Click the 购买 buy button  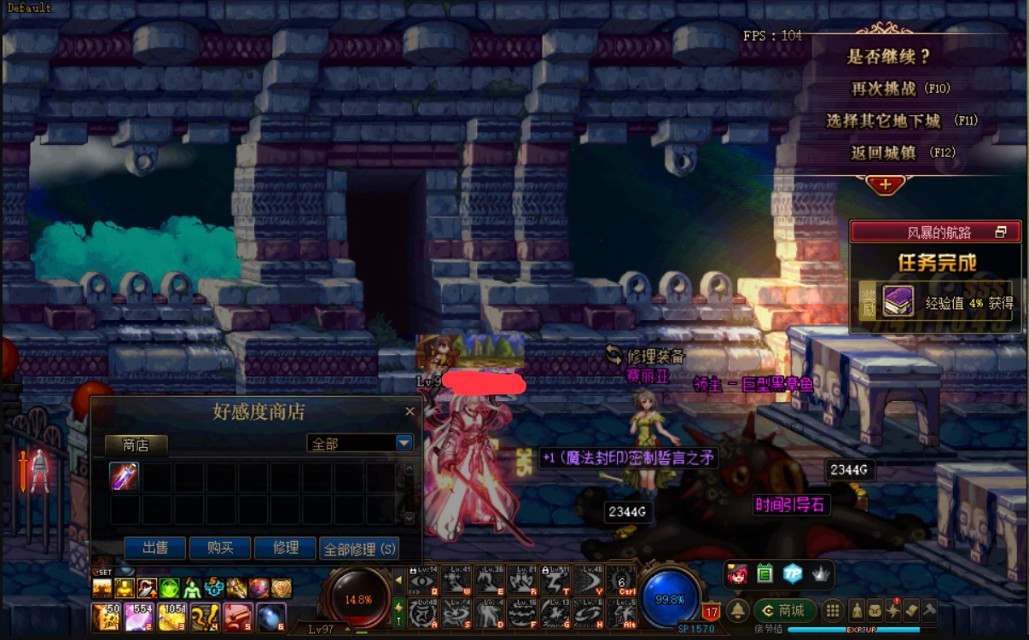tap(220, 548)
